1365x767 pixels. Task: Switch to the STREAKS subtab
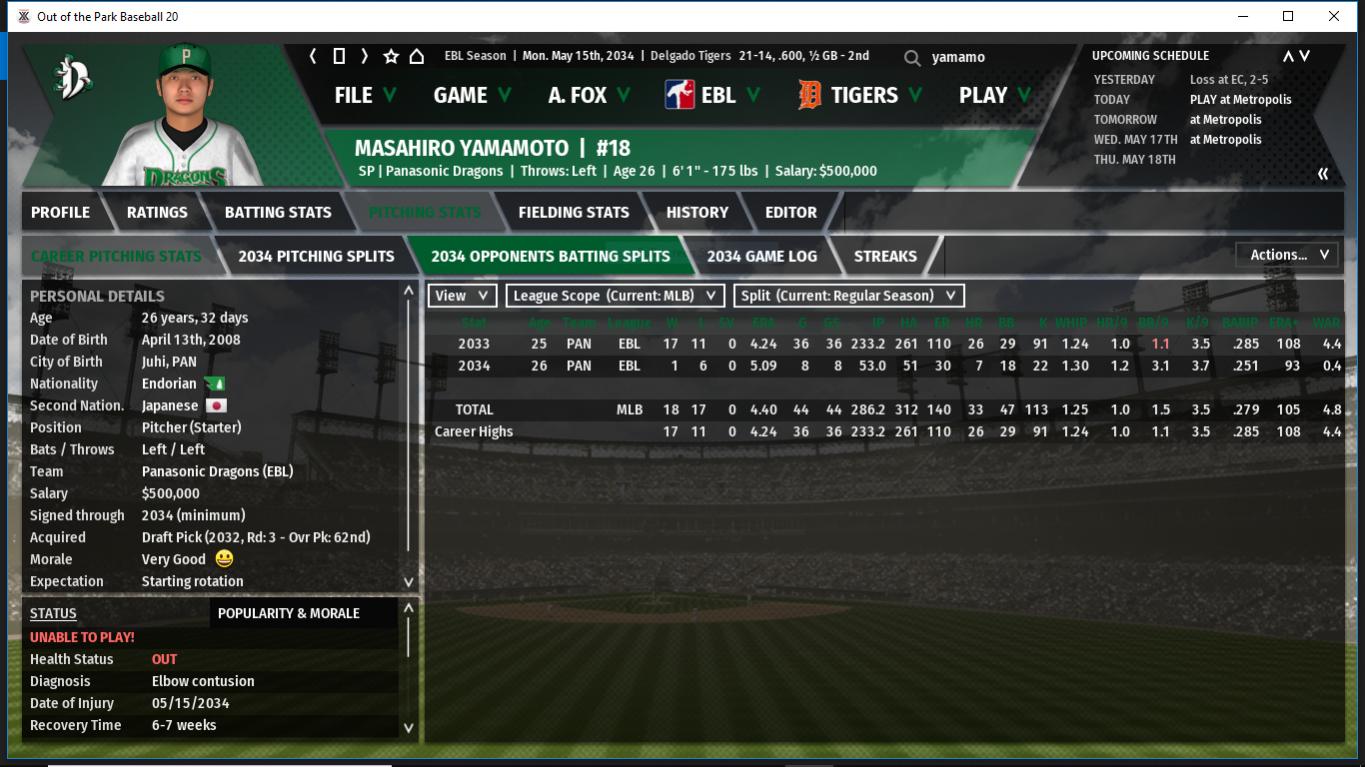pos(885,256)
